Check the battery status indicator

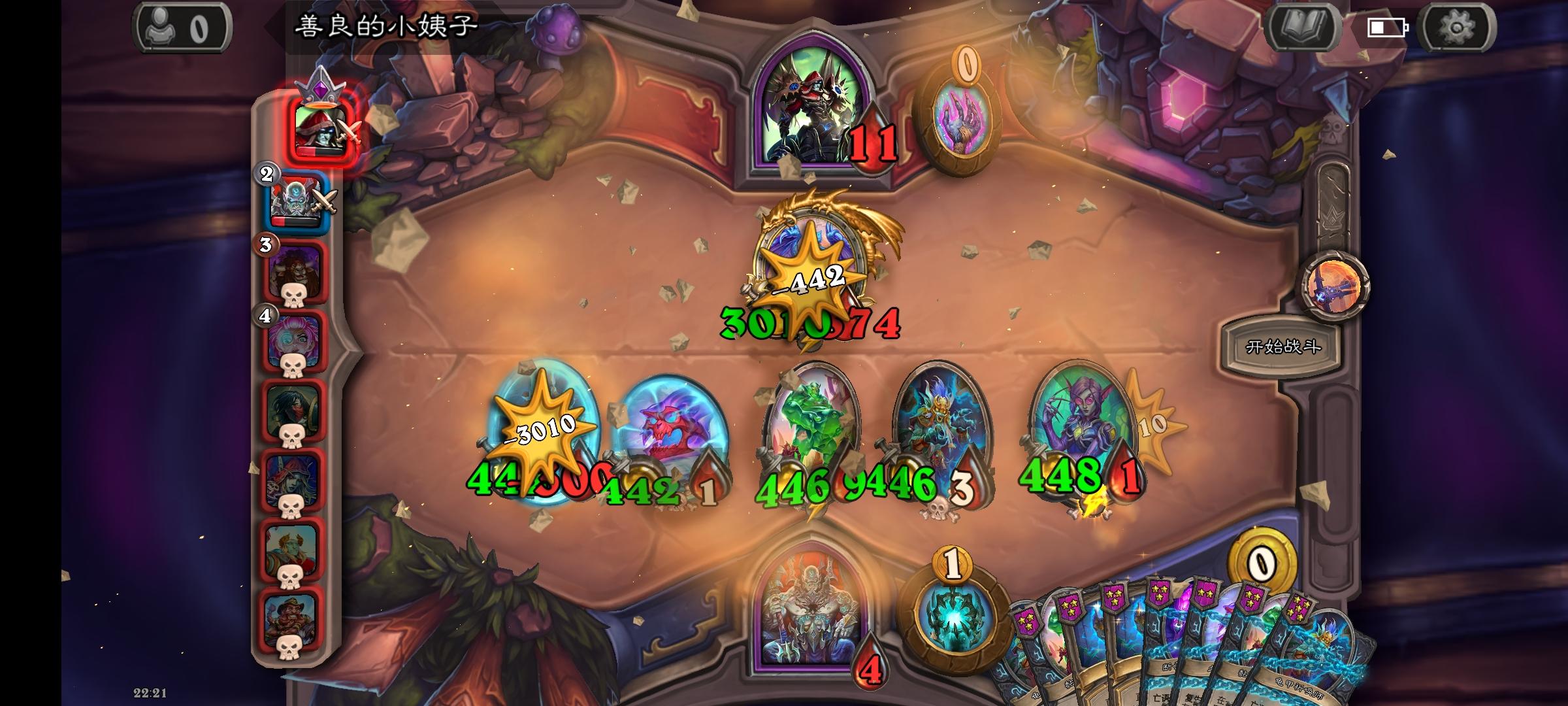click(x=1388, y=29)
